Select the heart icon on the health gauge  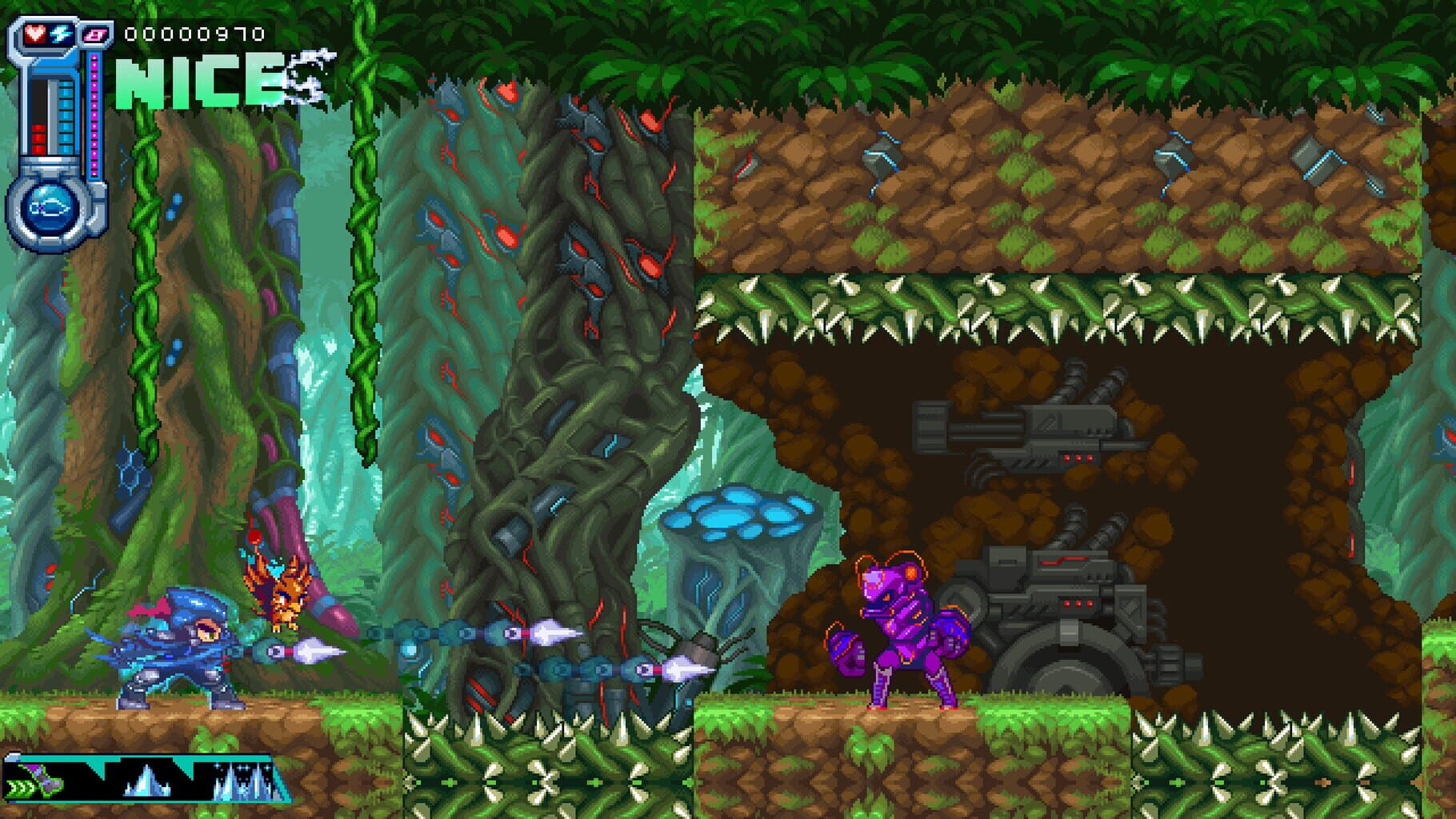[x=35, y=34]
